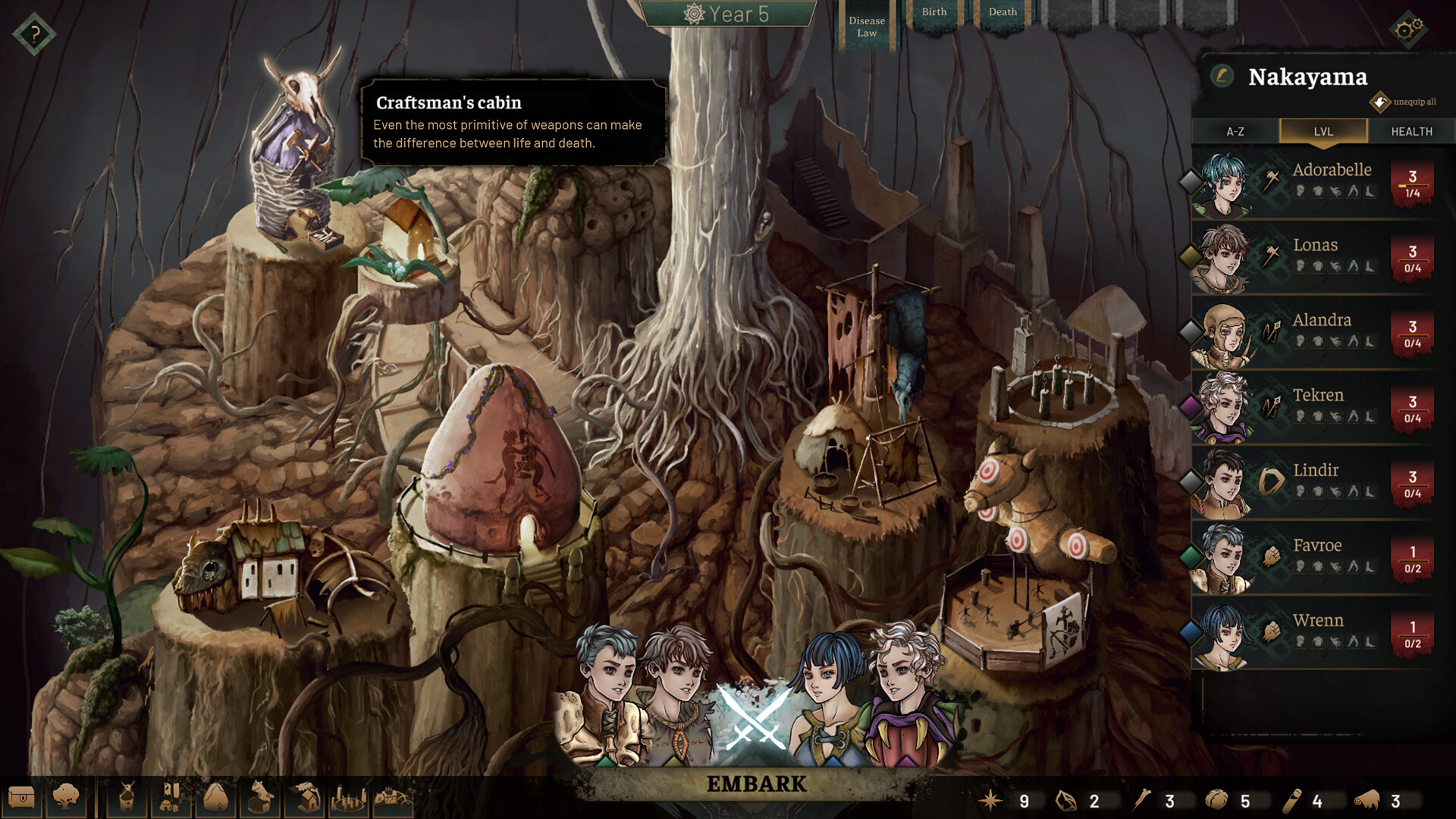Click the Year 5 banner

pyautogui.click(x=726, y=13)
